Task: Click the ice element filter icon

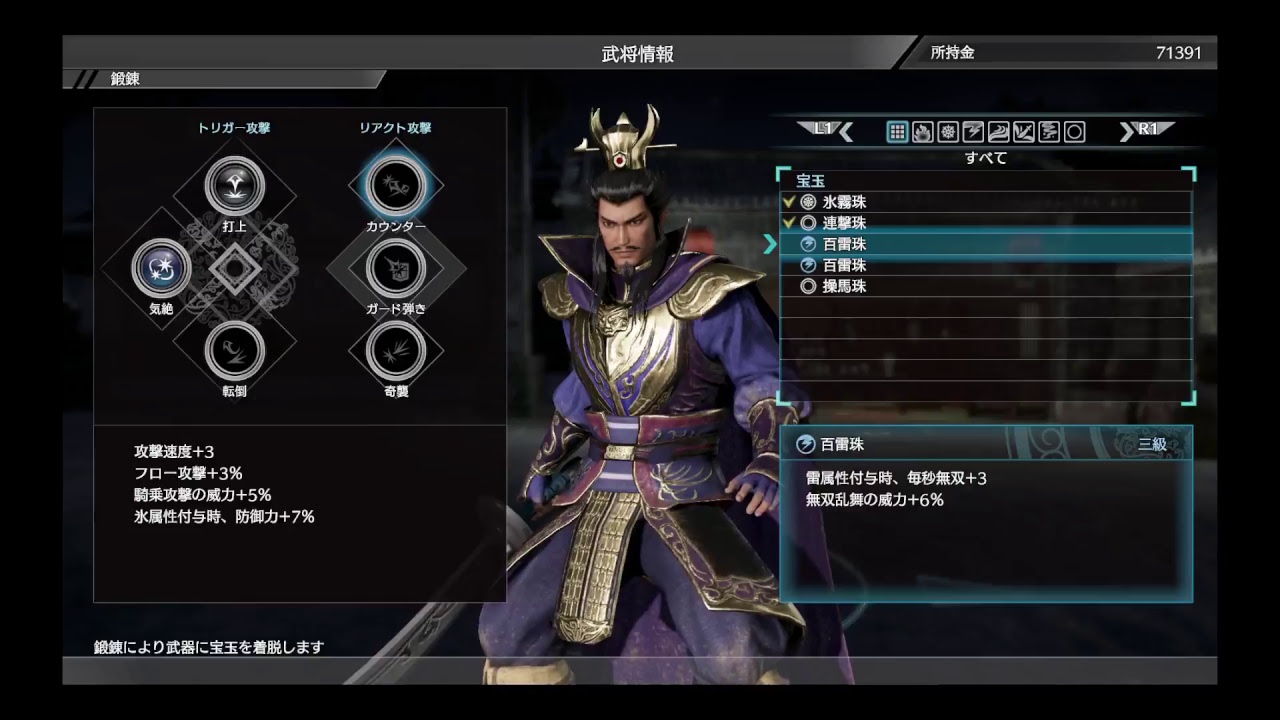Action: 948,131
